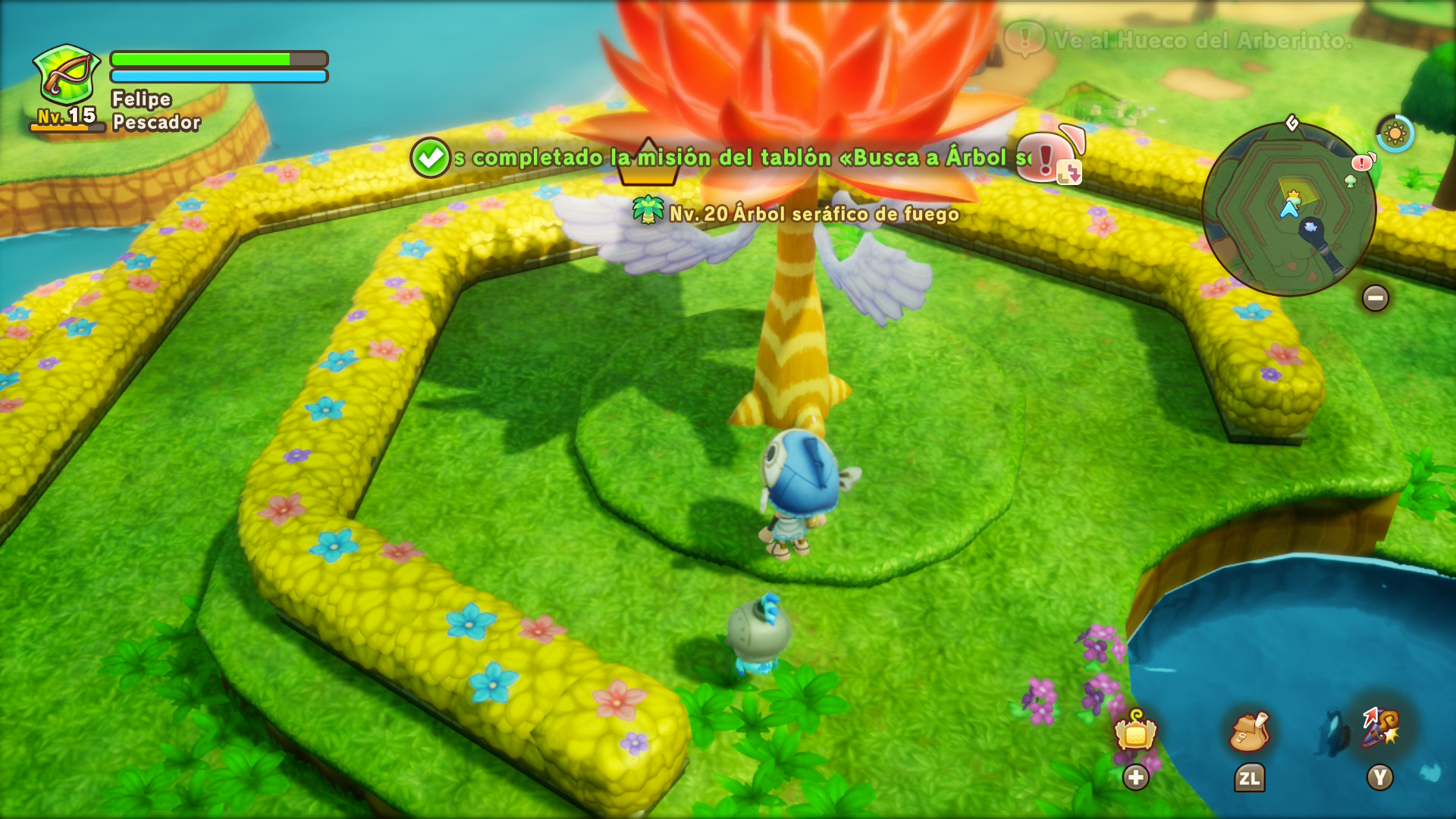Activate the wizard hat skill icon
Viewport: 1456px width, 819px height.
[x=1381, y=728]
